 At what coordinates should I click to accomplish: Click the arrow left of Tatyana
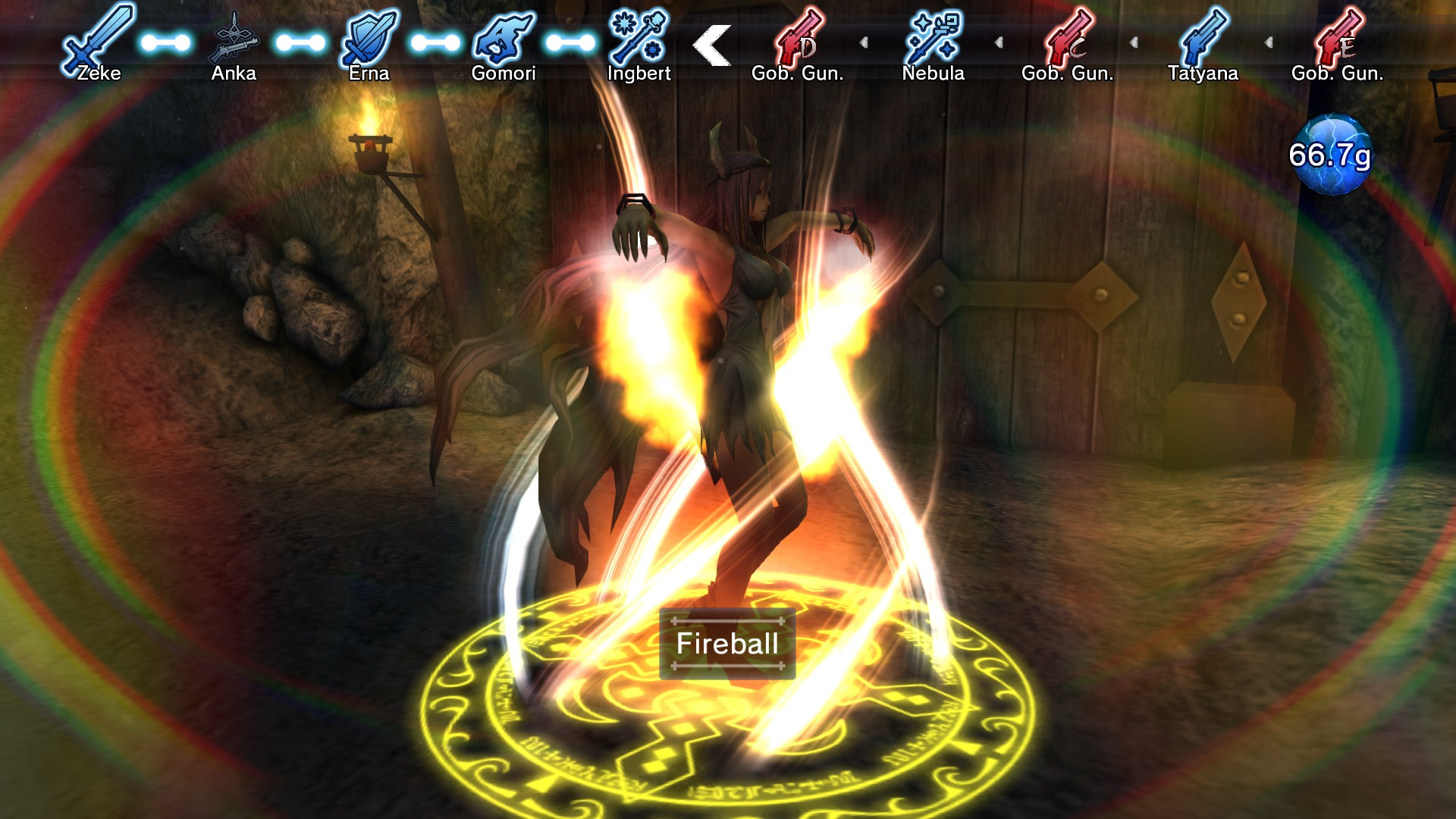(1135, 43)
